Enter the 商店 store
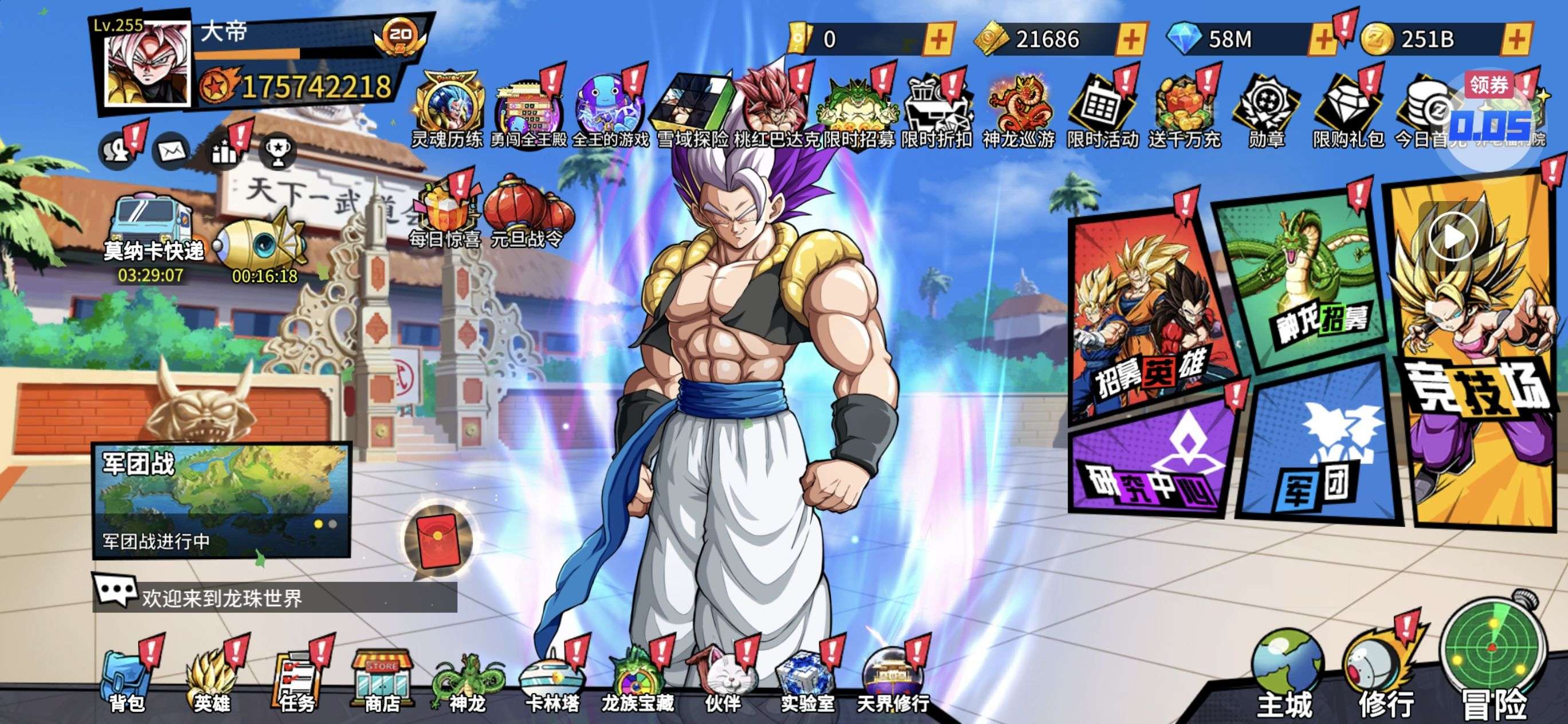This screenshot has height=724, width=1568. 382,682
